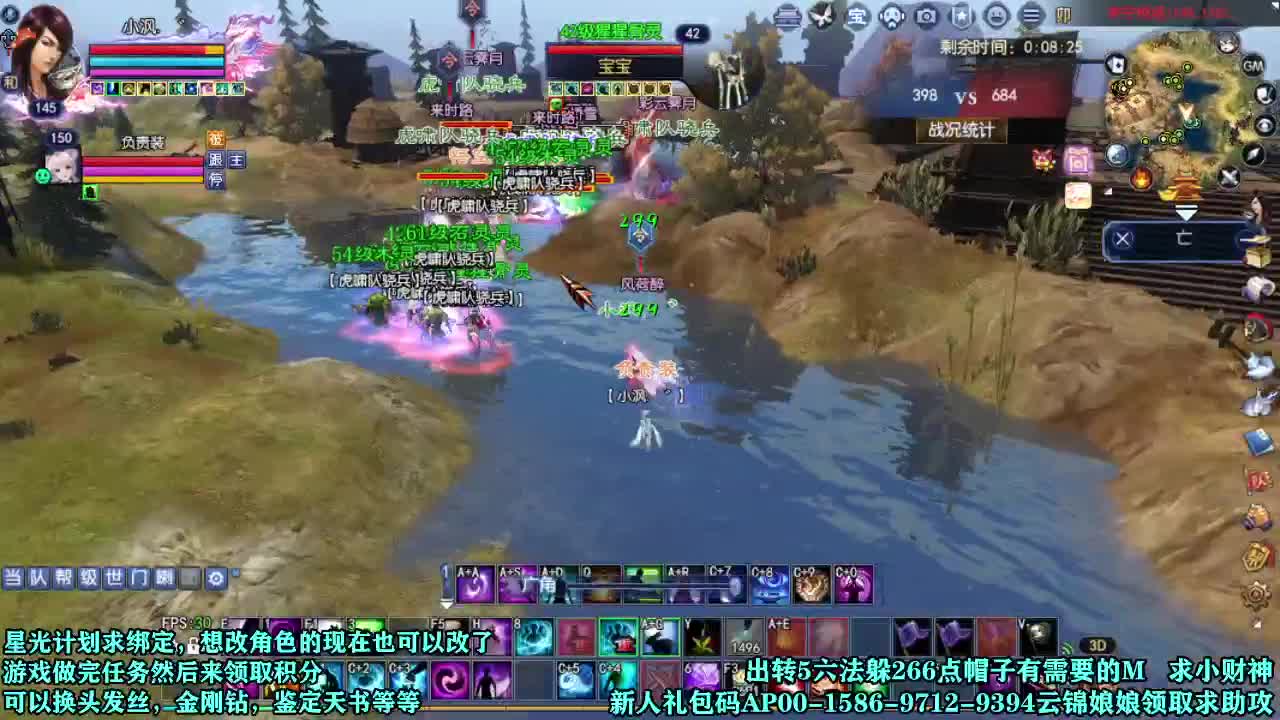Switch to the 世 world chat tab
The width and height of the screenshot is (1280, 720).
(115, 578)
